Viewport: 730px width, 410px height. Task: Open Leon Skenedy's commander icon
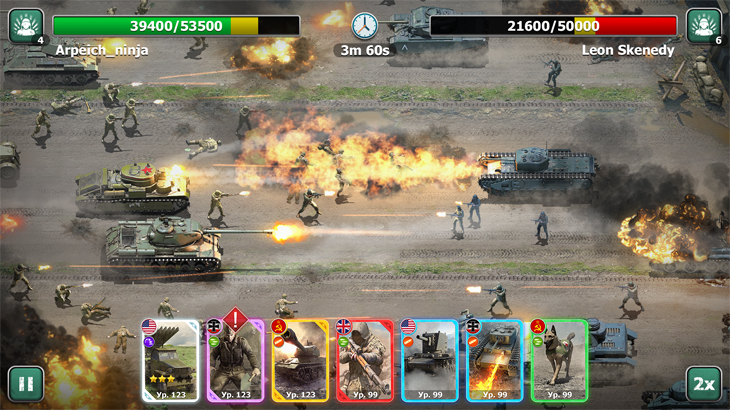click(x=704, y=26)
